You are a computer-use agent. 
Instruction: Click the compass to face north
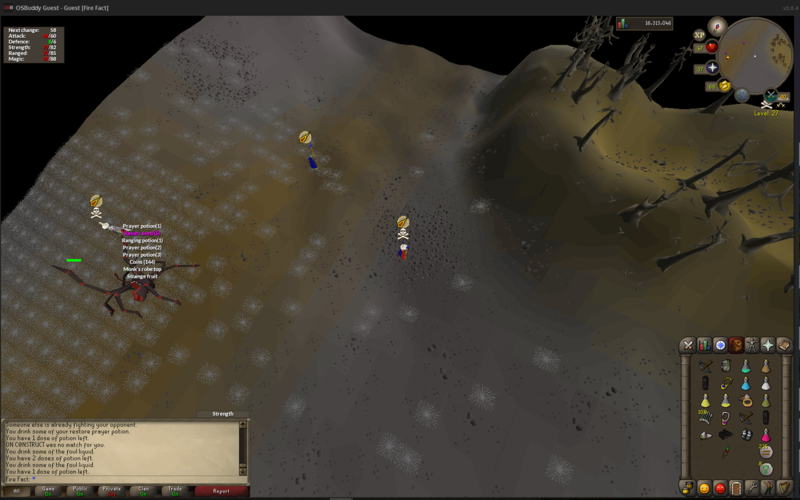pos(716,26)
